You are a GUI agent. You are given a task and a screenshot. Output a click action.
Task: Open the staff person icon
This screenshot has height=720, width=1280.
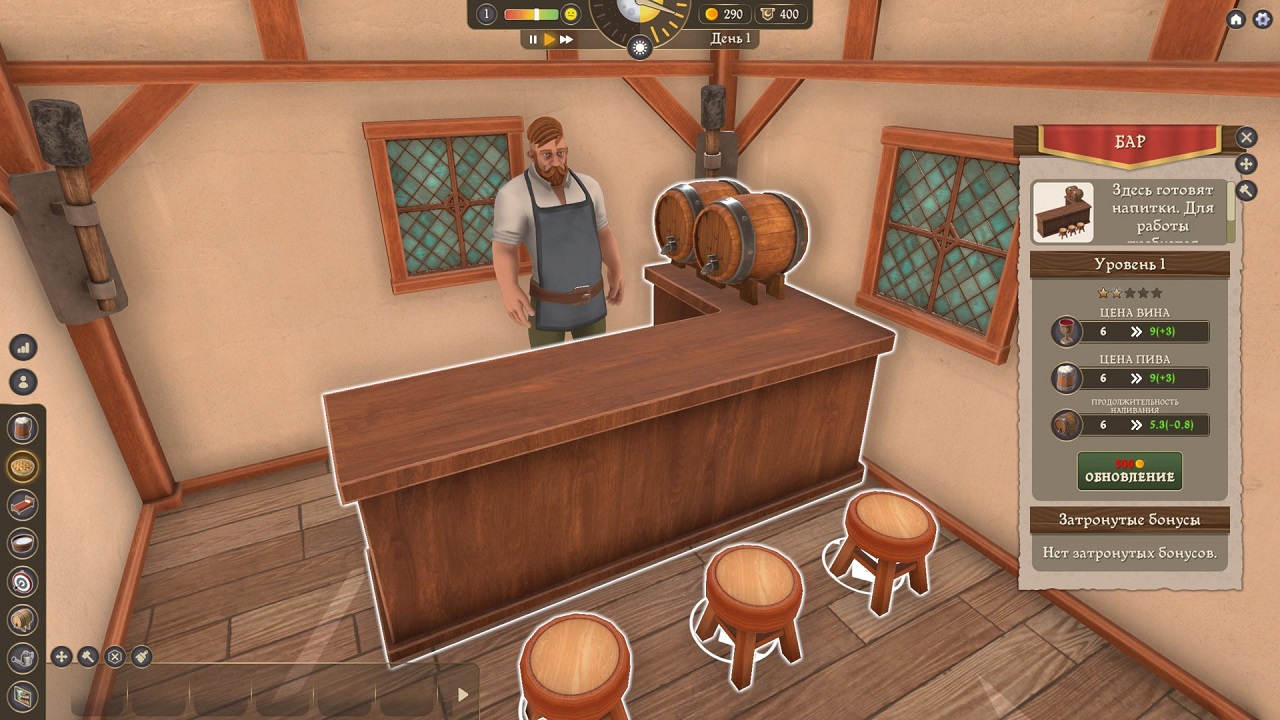(x=23, y=381)
